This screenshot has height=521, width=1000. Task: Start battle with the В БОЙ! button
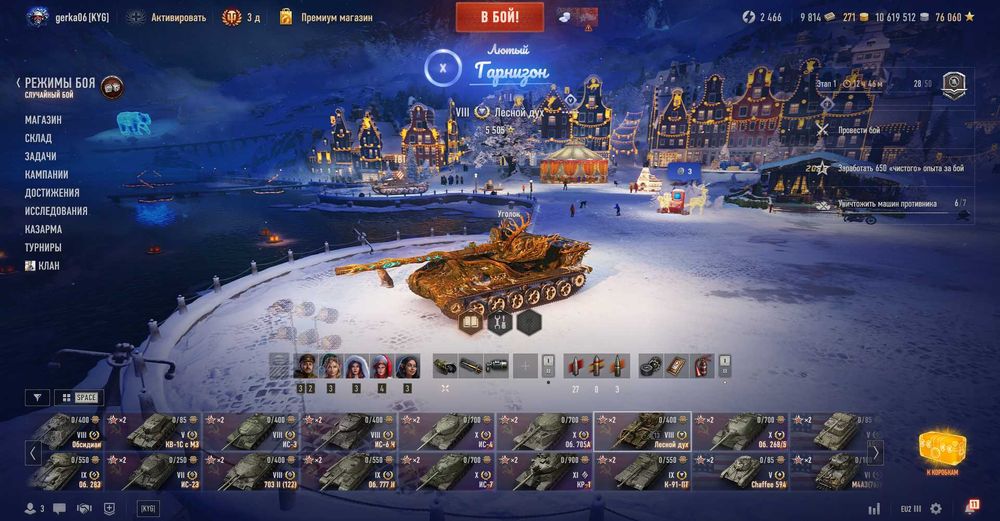pyautogui.click(x=500, y=17)
